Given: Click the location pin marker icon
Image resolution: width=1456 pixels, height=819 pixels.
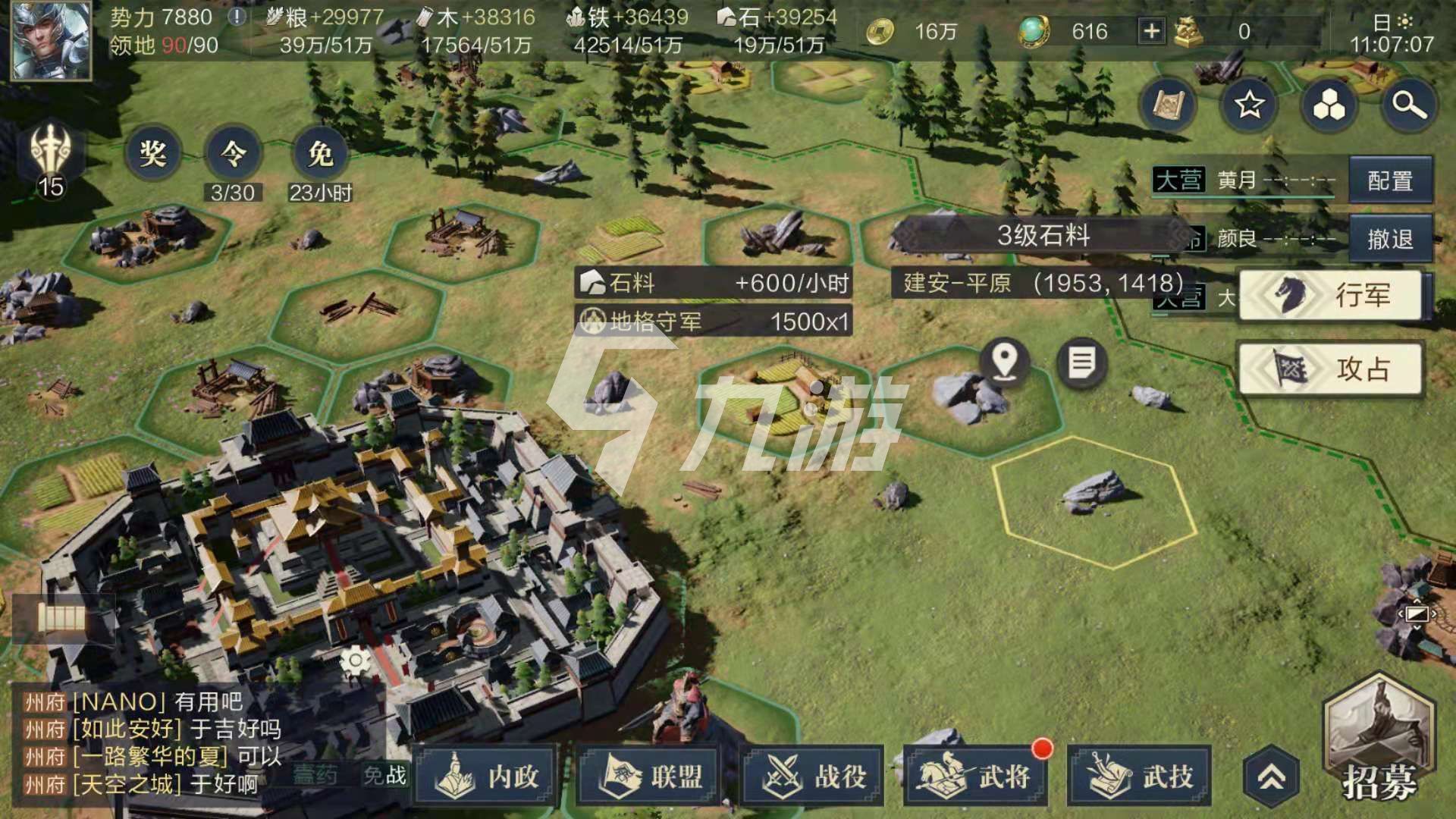Looking at the screenshot, I should (1005, 361).
